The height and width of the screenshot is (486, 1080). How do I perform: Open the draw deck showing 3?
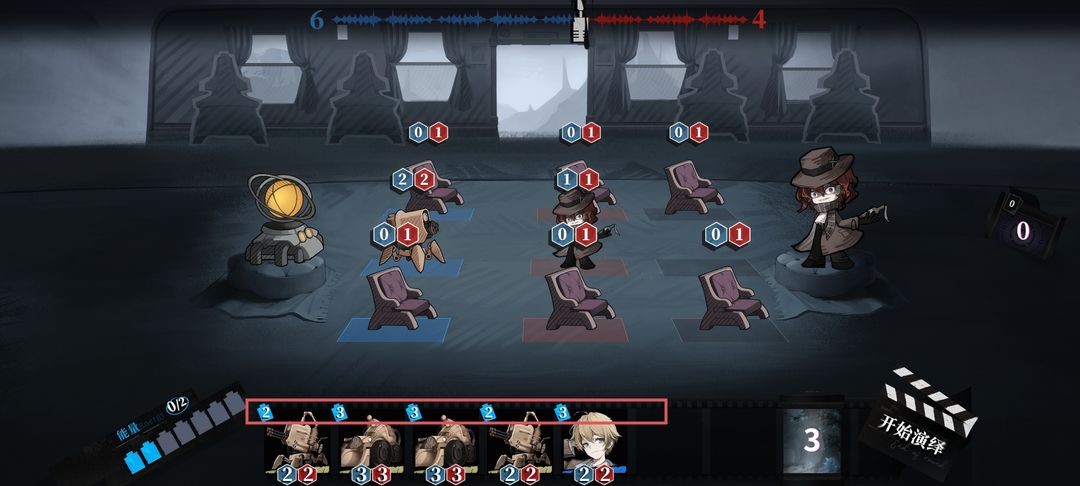coord(811,440)
